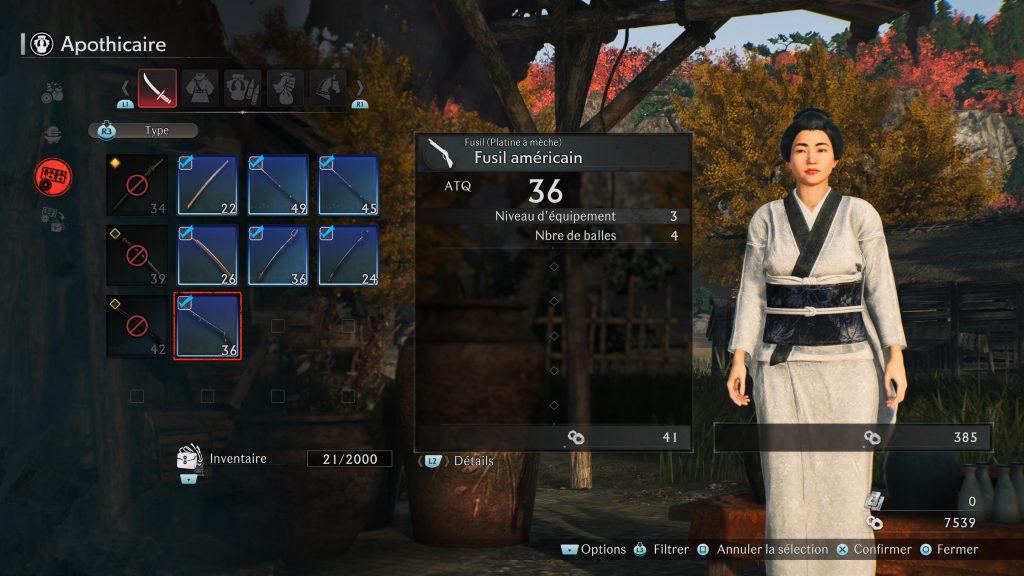The width and height of the screenshot is (1024, 576).
Task: Open the Type sort selector
Action: pyautogui.click(x=143, y=130)
